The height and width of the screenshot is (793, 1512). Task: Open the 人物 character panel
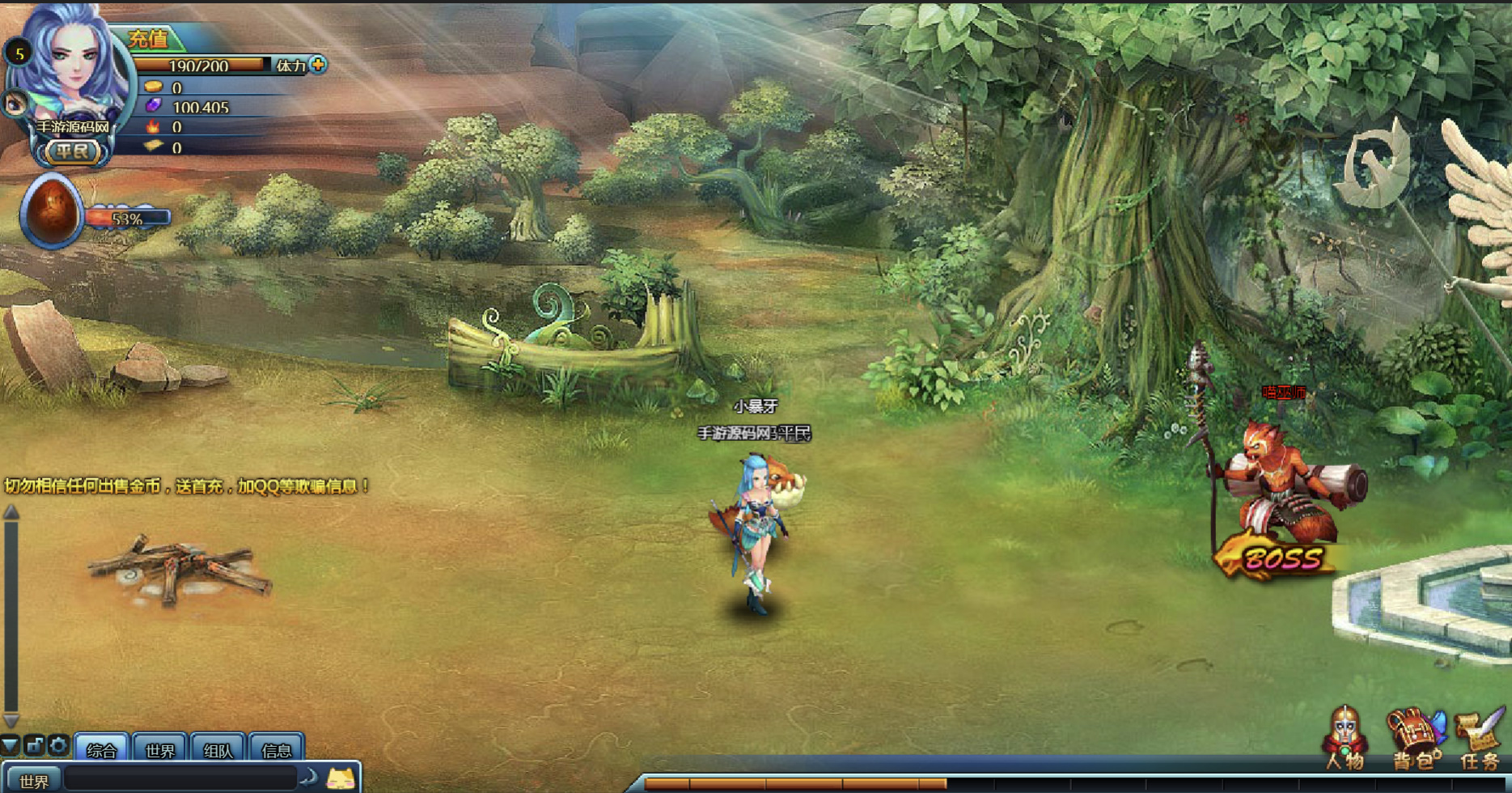click(x=1345, y=740)
